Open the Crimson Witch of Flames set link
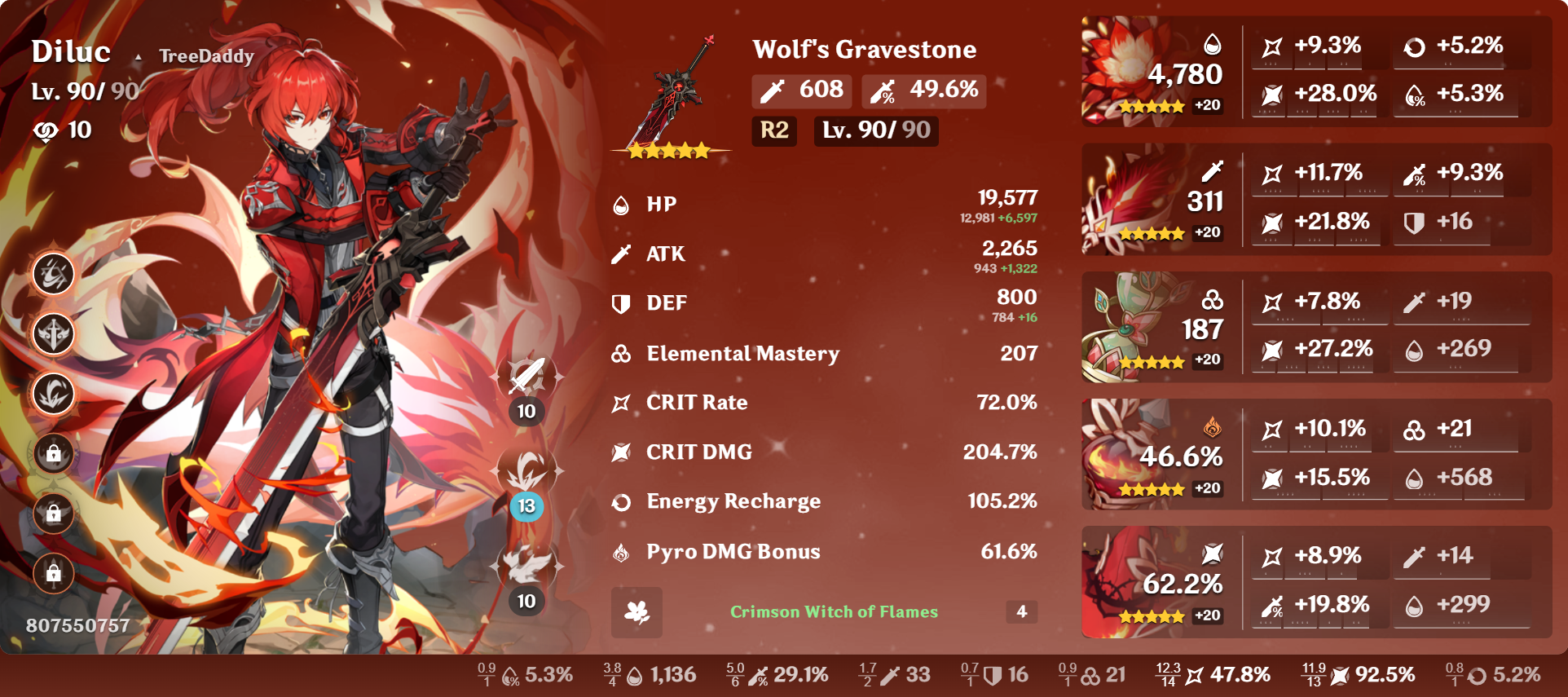The height and width of the screenshot is (697, 1568). (834, 611)
